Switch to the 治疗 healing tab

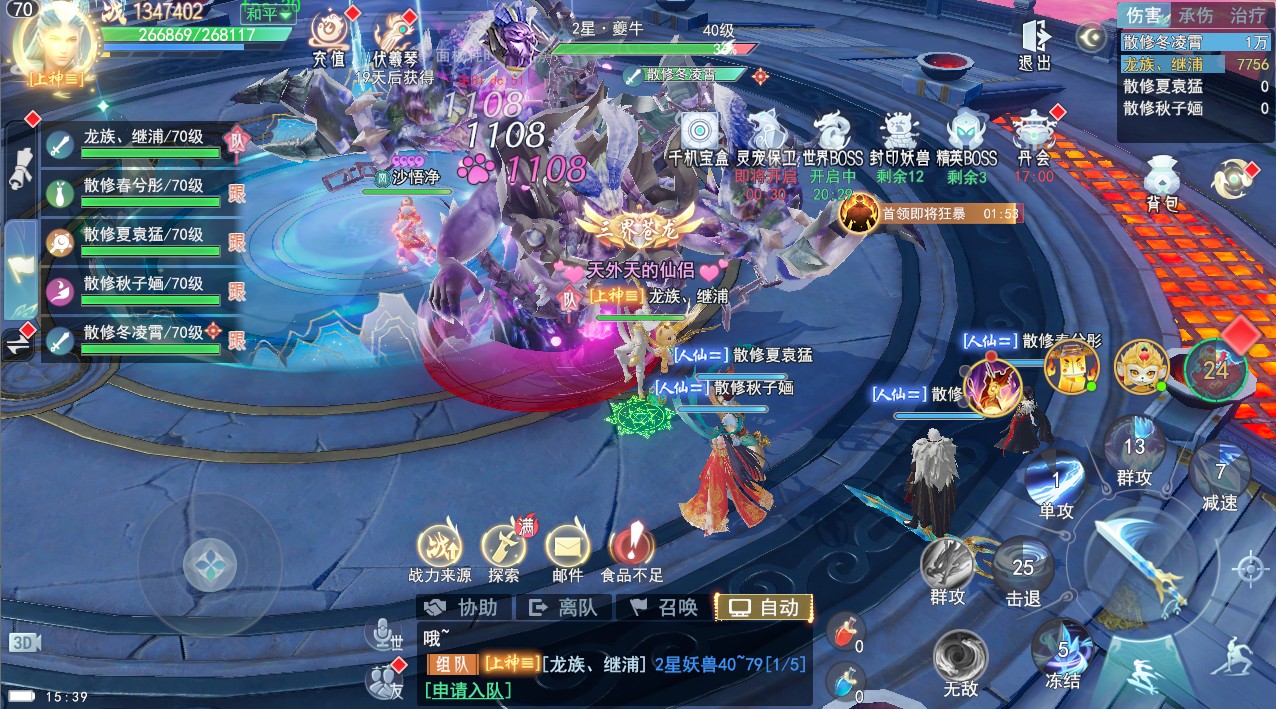pos(1247,16)
